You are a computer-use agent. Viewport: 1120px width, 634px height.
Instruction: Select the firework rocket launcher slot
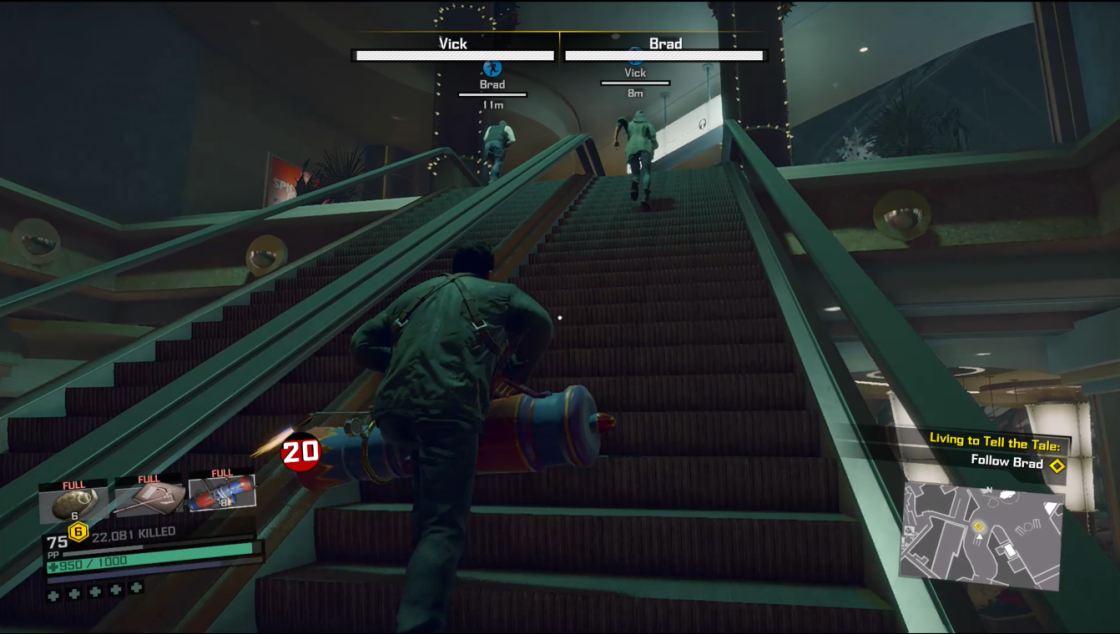click(221, 492)
